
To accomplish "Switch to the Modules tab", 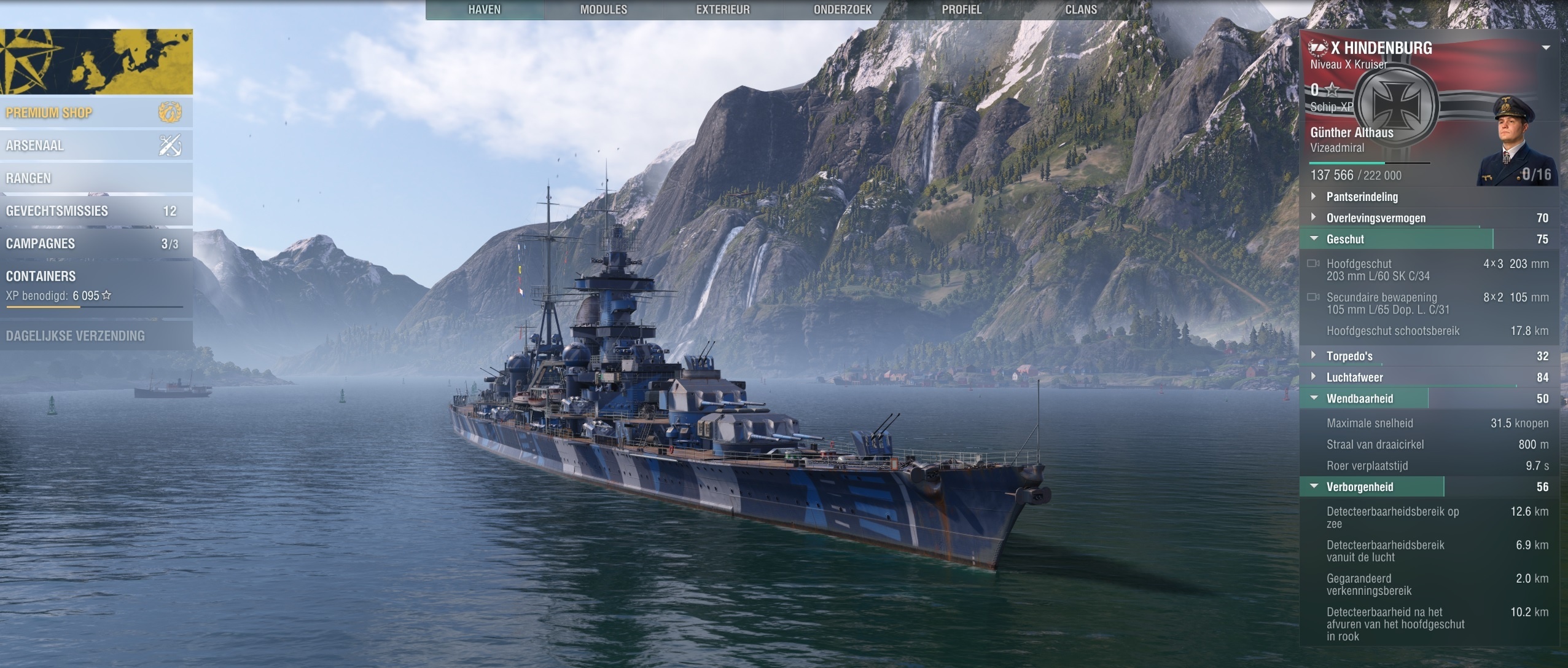I will click(603, 10).
